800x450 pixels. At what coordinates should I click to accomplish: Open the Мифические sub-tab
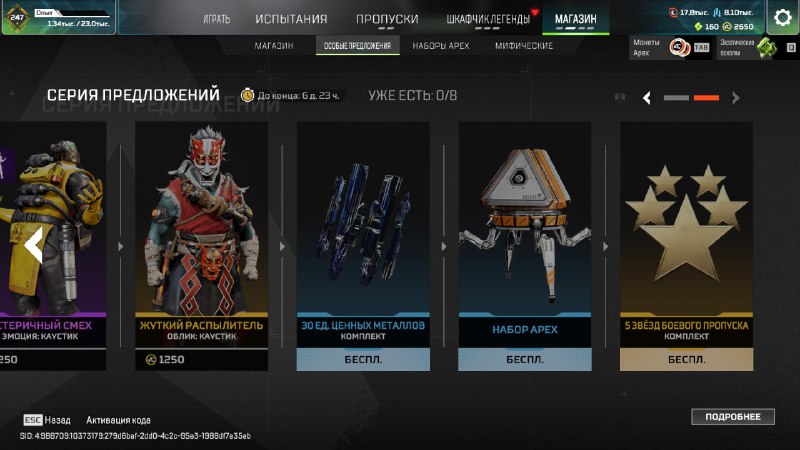click(x=524, y=46)
